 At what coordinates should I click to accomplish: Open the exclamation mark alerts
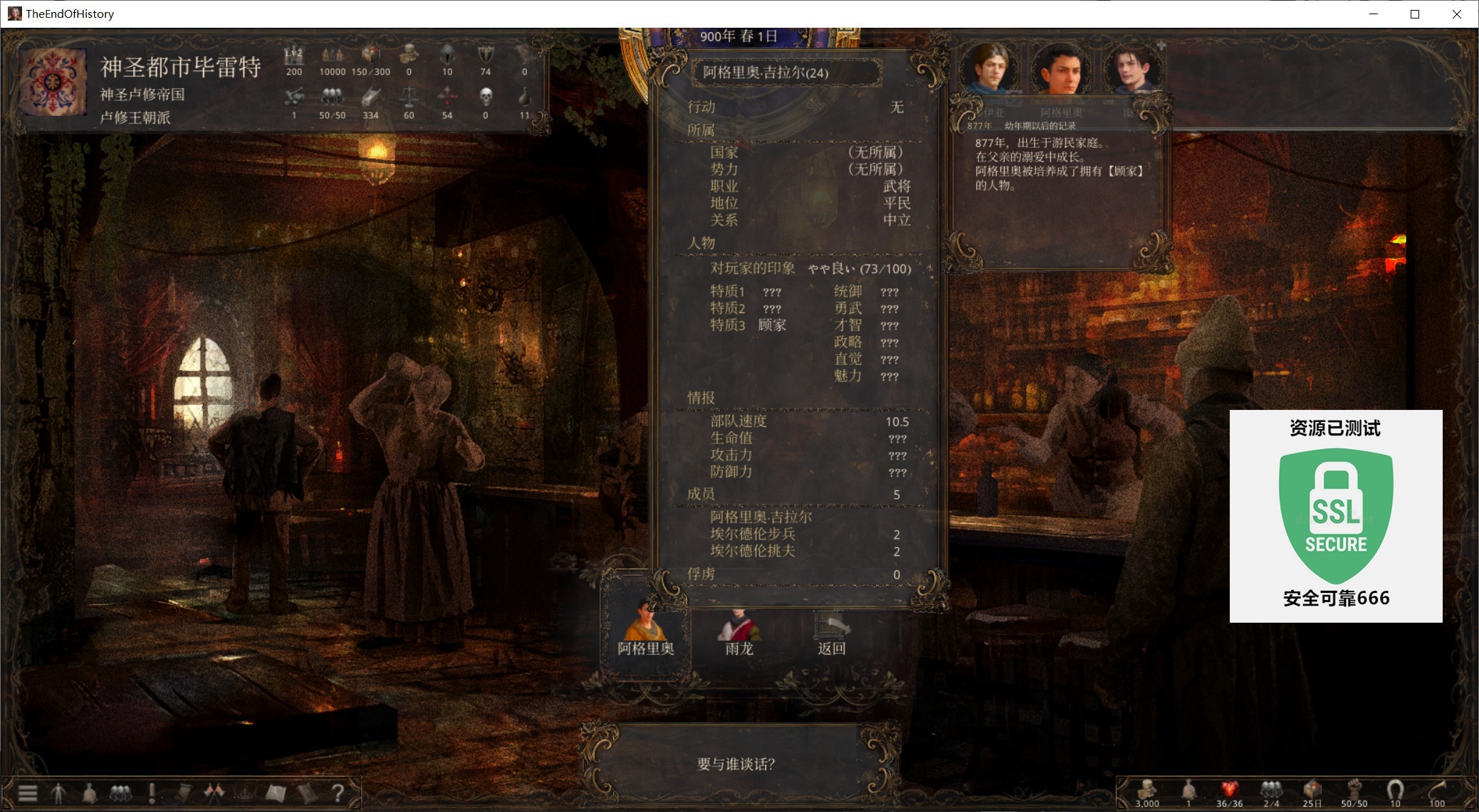click(x=152, y=793)
